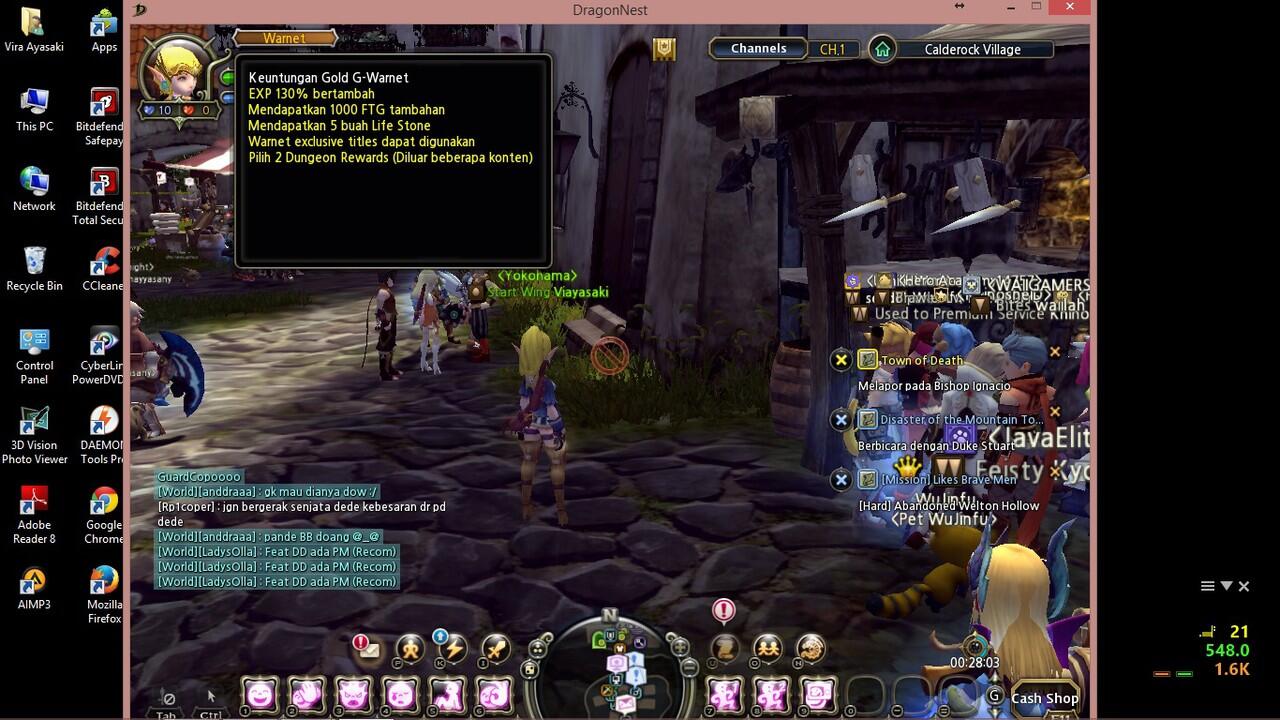The height and width of the screenshot is (720, 1280).
Task: Use the smiling face emote in slot 1
Action: coord(261,694)
